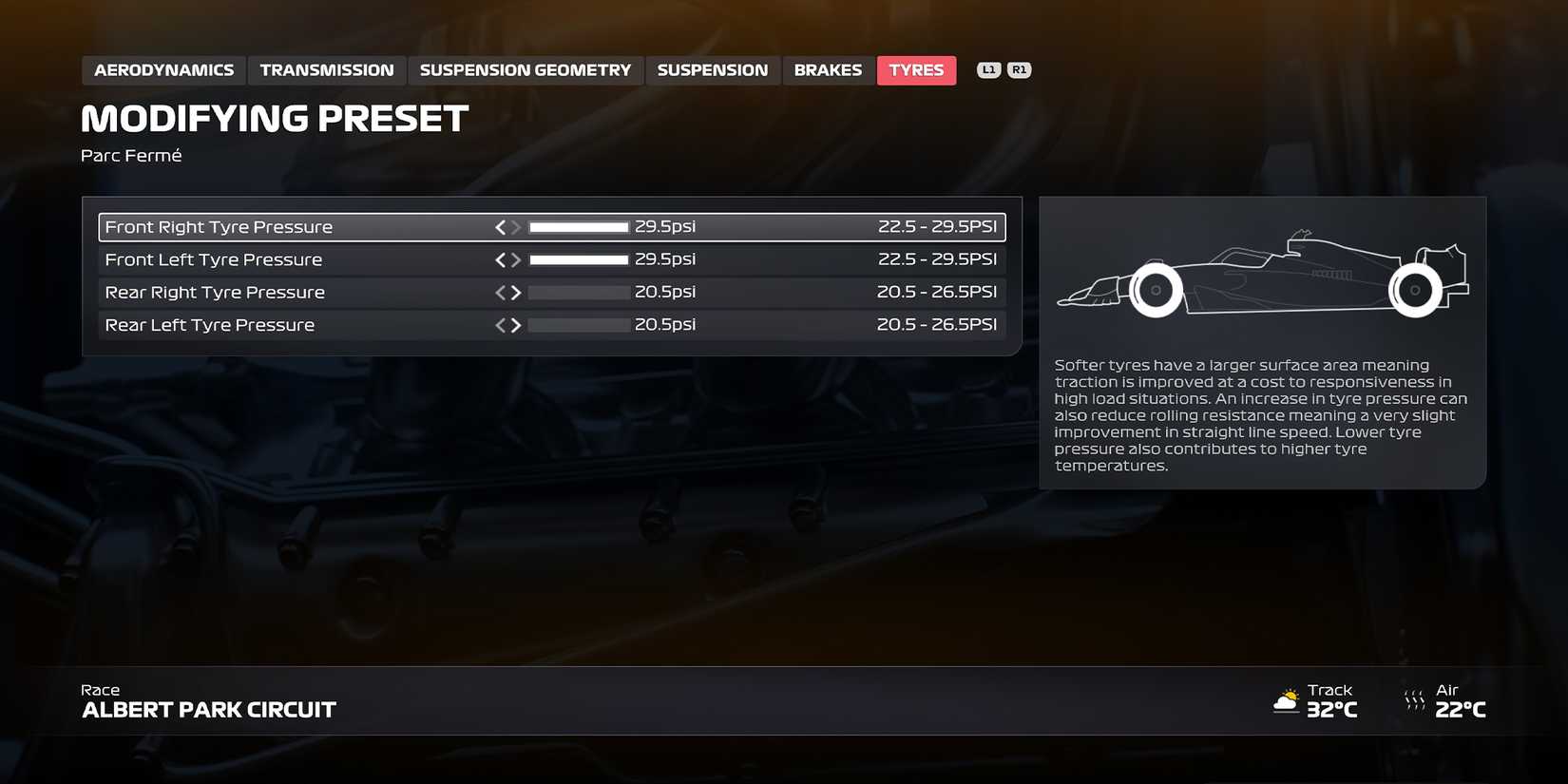Select the Suspension tab
The image size is (1568, 784).
click(713, 69)
